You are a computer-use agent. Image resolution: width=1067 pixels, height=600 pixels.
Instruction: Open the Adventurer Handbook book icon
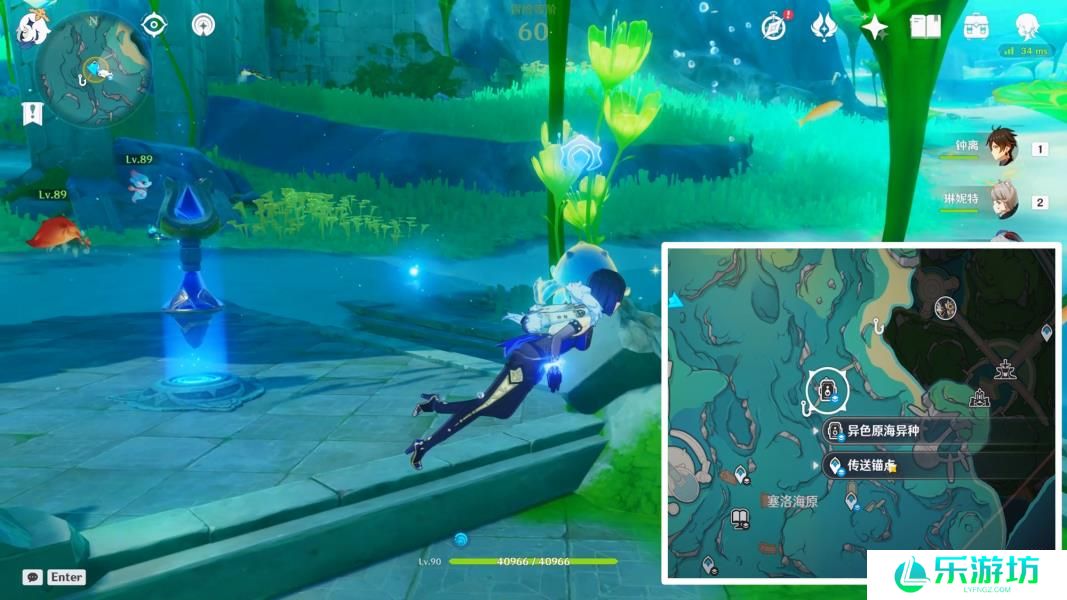926,27
